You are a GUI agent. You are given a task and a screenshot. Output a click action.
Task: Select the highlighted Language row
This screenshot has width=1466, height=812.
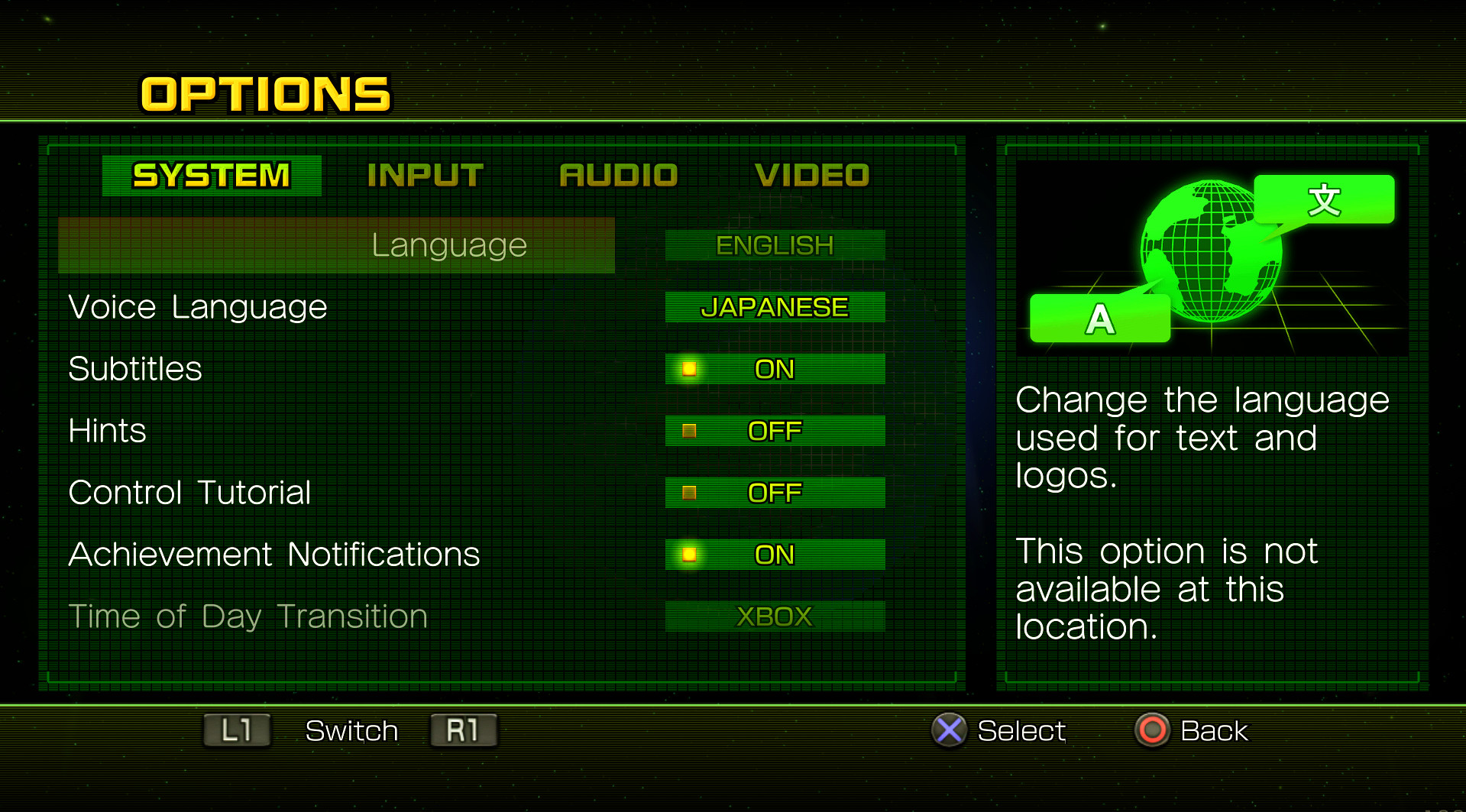pyautogui.click(x=448, y=245)
